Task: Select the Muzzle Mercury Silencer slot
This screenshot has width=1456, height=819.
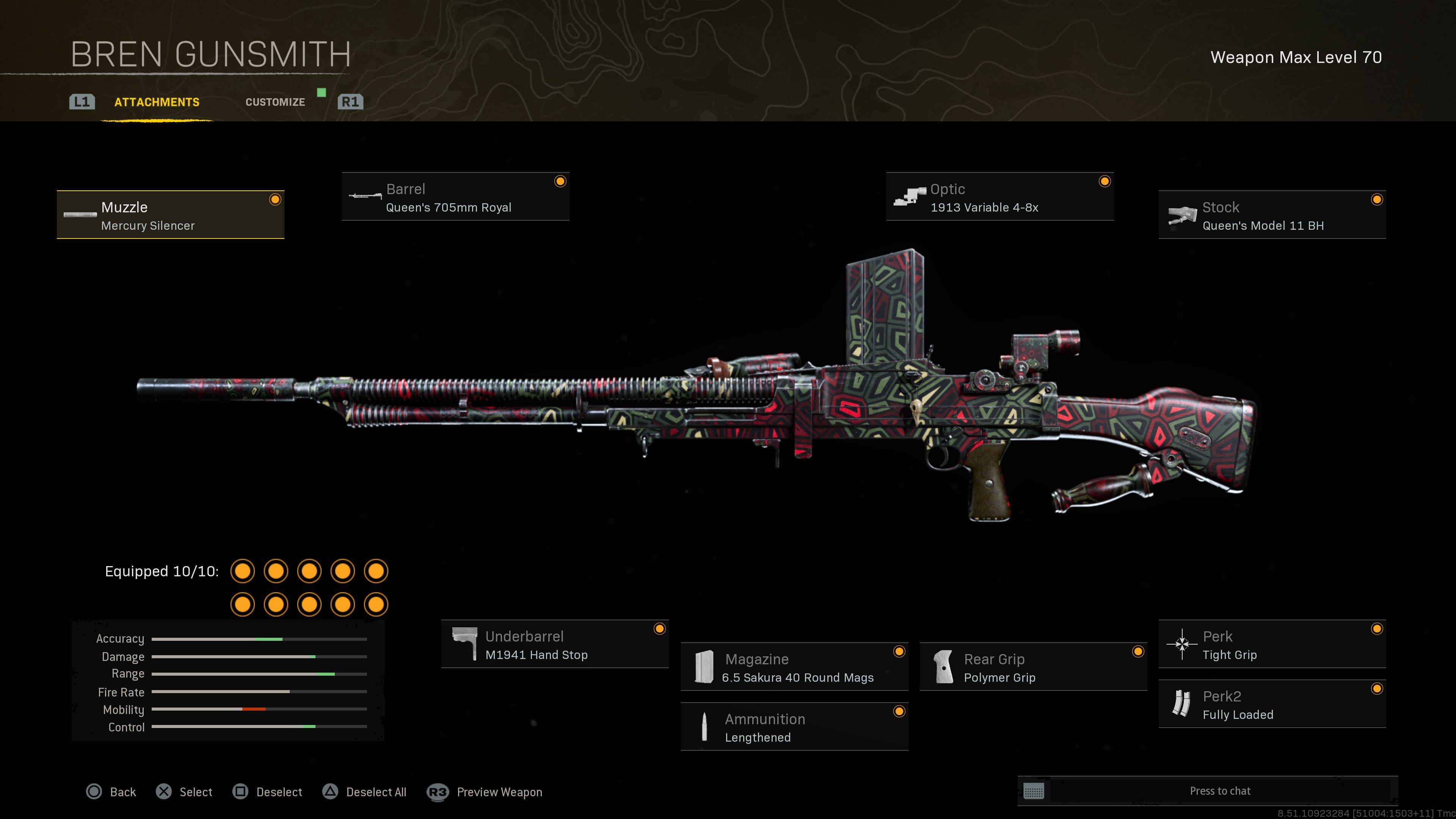Action: click(x=170, y=215)
